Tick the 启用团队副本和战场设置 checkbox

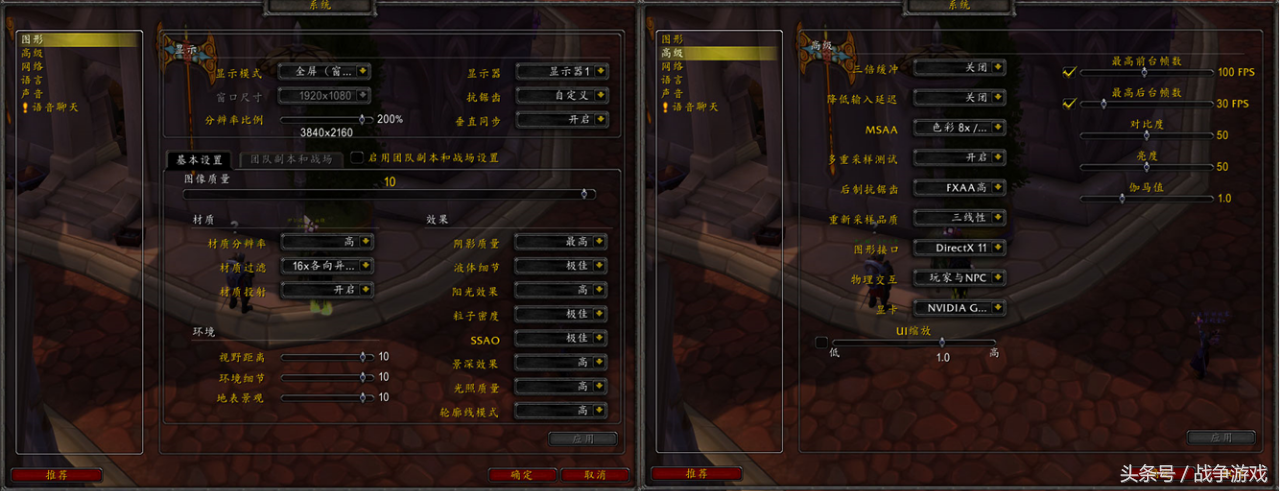point(357,158)
